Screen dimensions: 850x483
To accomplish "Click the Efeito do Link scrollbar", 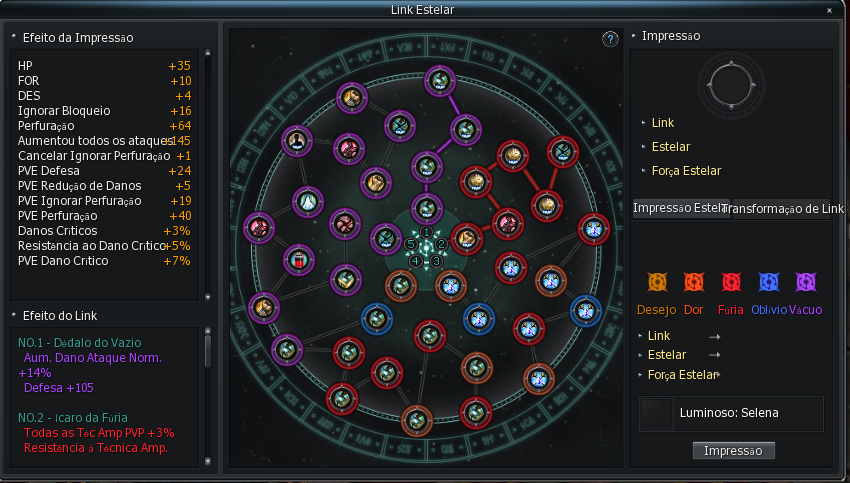I will (x=208, y=348).
